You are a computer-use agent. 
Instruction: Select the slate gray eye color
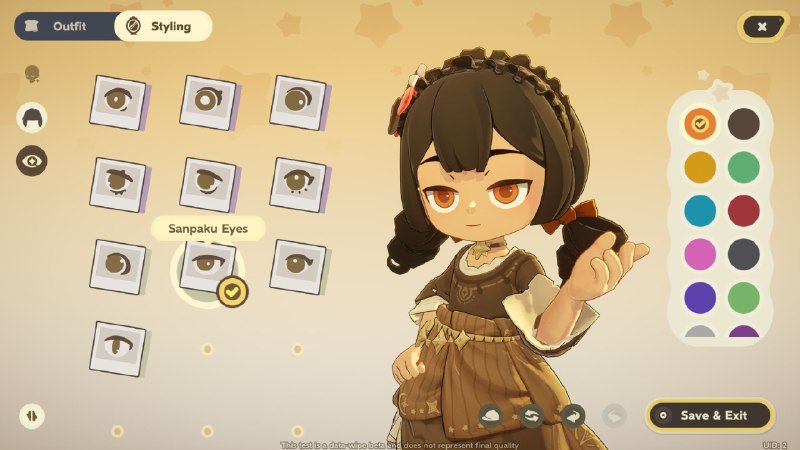[743, 254]
